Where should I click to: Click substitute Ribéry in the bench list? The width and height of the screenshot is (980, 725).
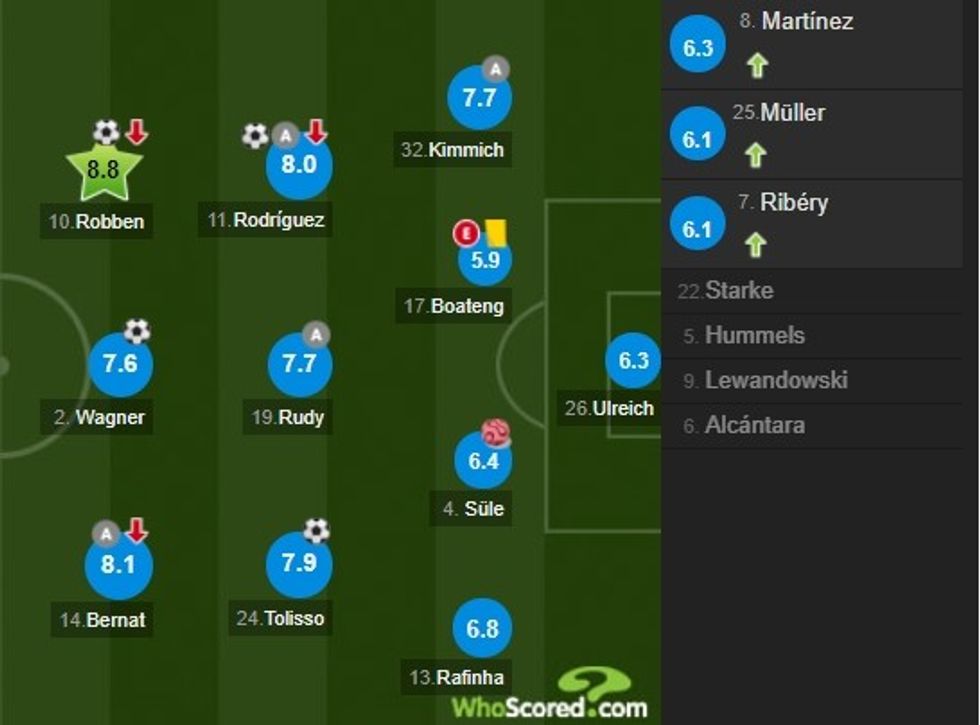(x=796, y=203)
